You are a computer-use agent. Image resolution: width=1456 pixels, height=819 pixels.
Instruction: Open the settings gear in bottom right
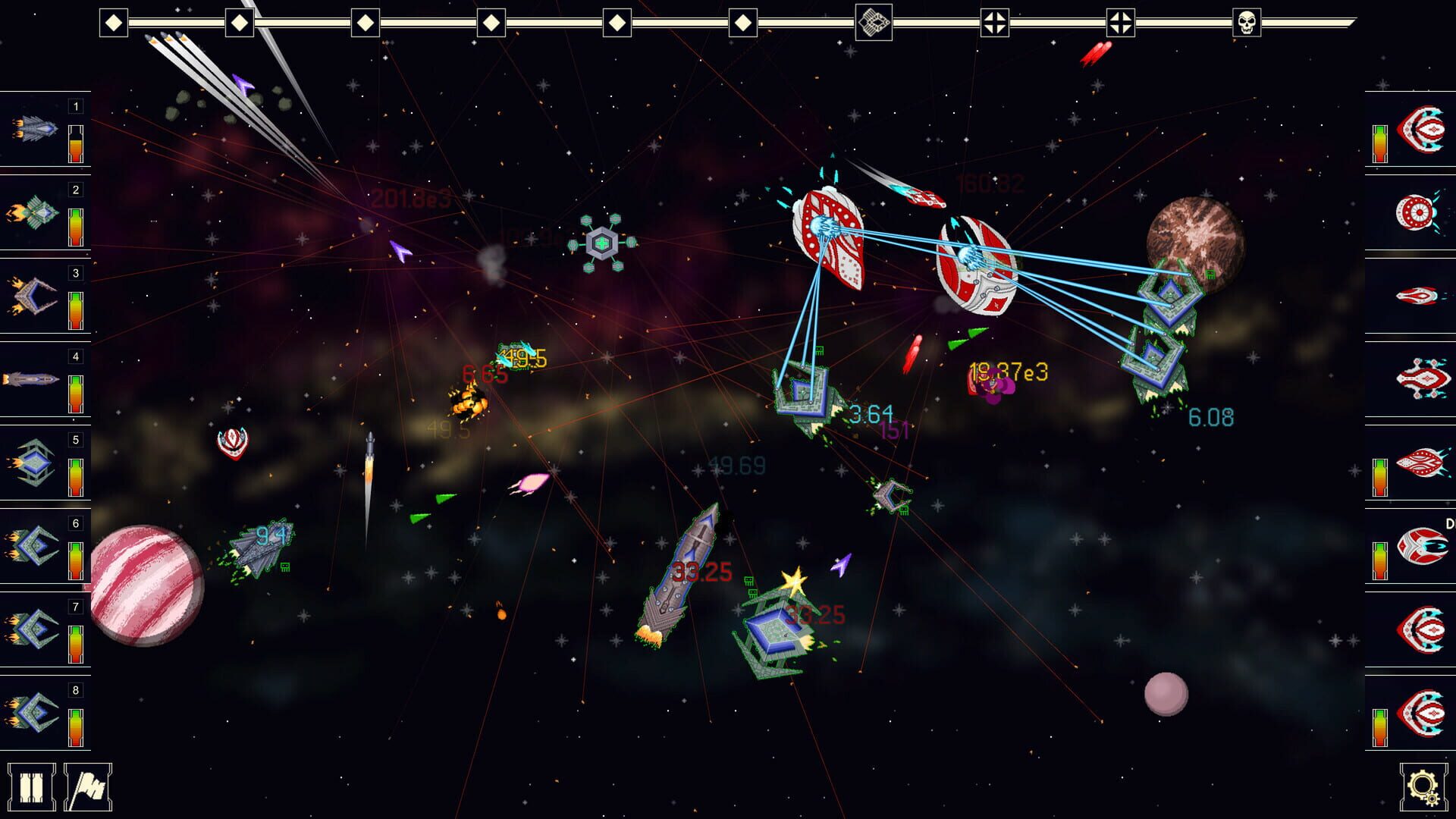coord(1423,786)
